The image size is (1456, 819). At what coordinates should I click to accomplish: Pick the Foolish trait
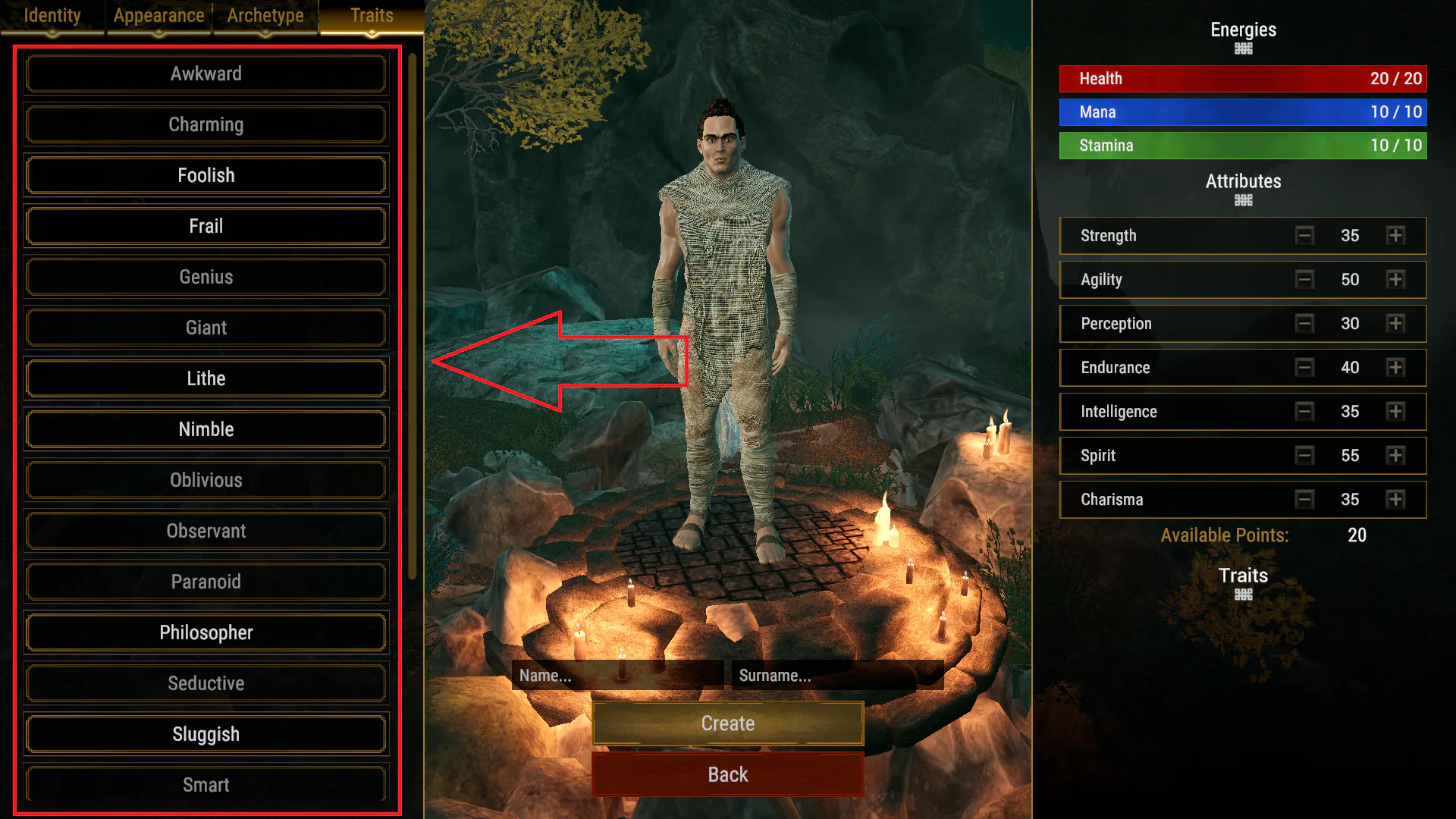pyautogui.click(x=206, y=175)
